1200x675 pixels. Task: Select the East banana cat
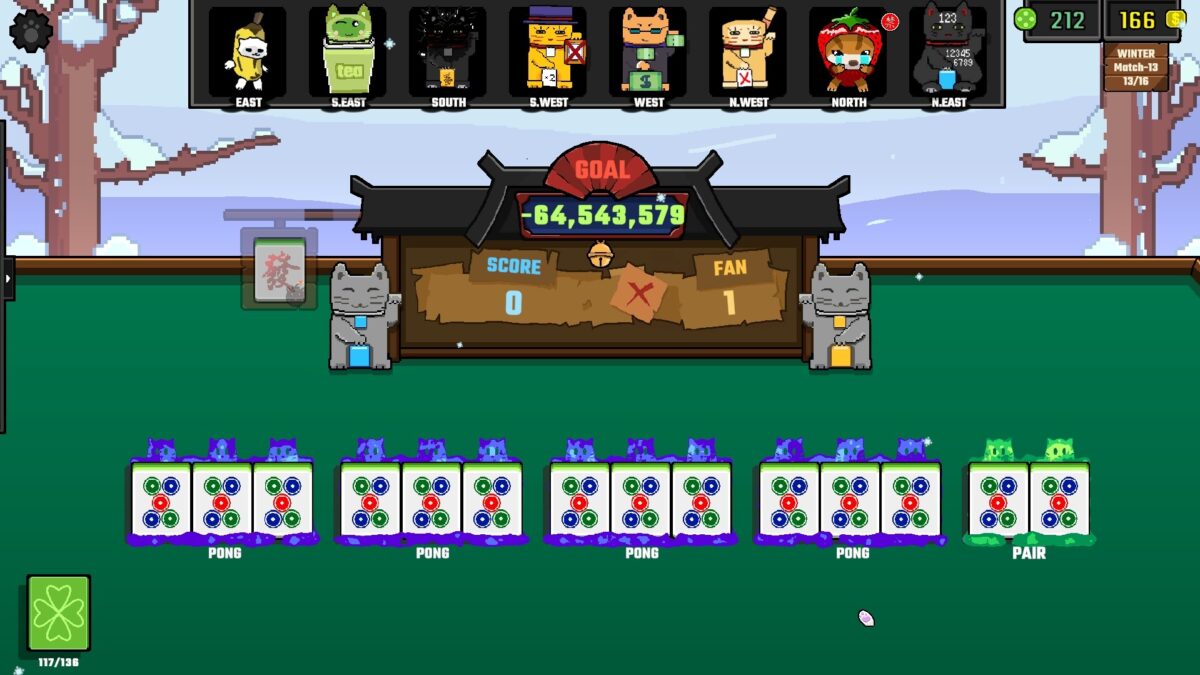(x=247, y=52)
